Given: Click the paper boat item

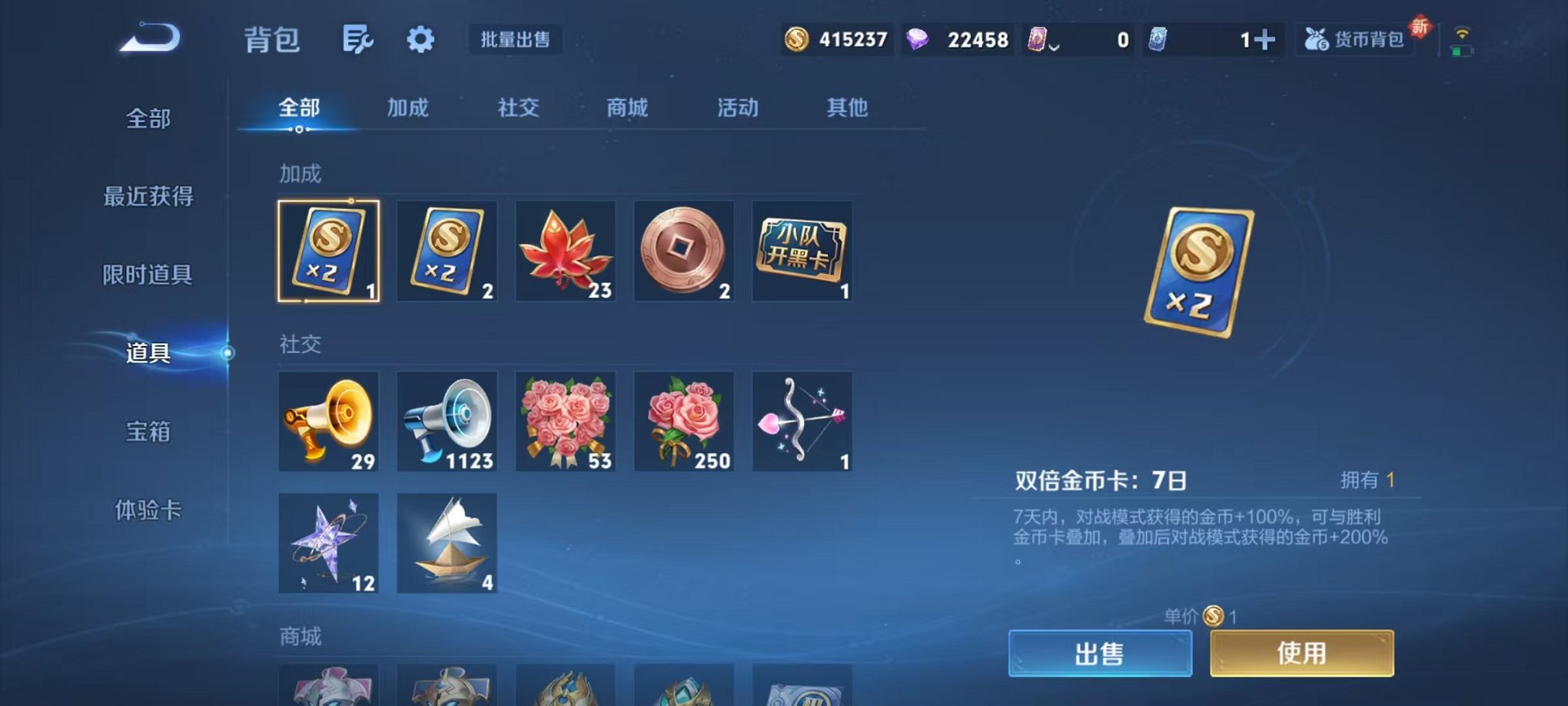Looking at the screenshot, I should 447,544.
